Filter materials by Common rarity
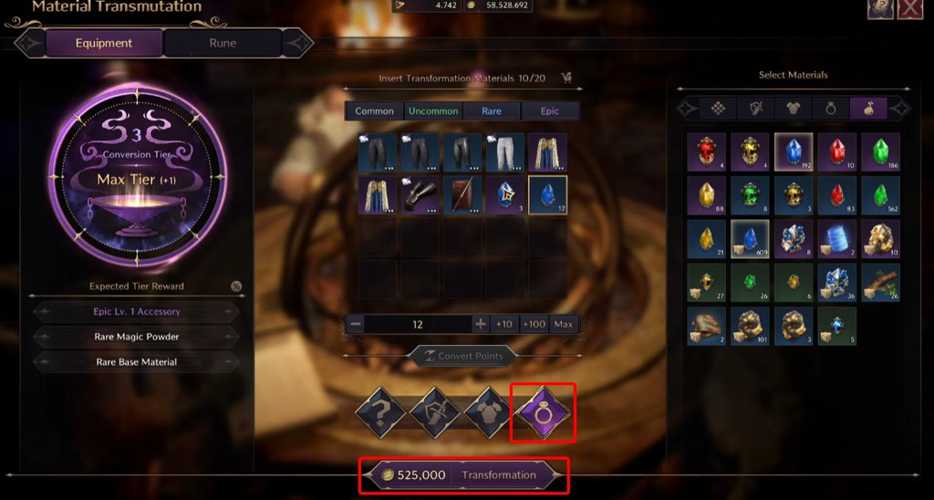The height and width of the screenshot is (500, 934). pyautogui.click(x=375, y=111)
